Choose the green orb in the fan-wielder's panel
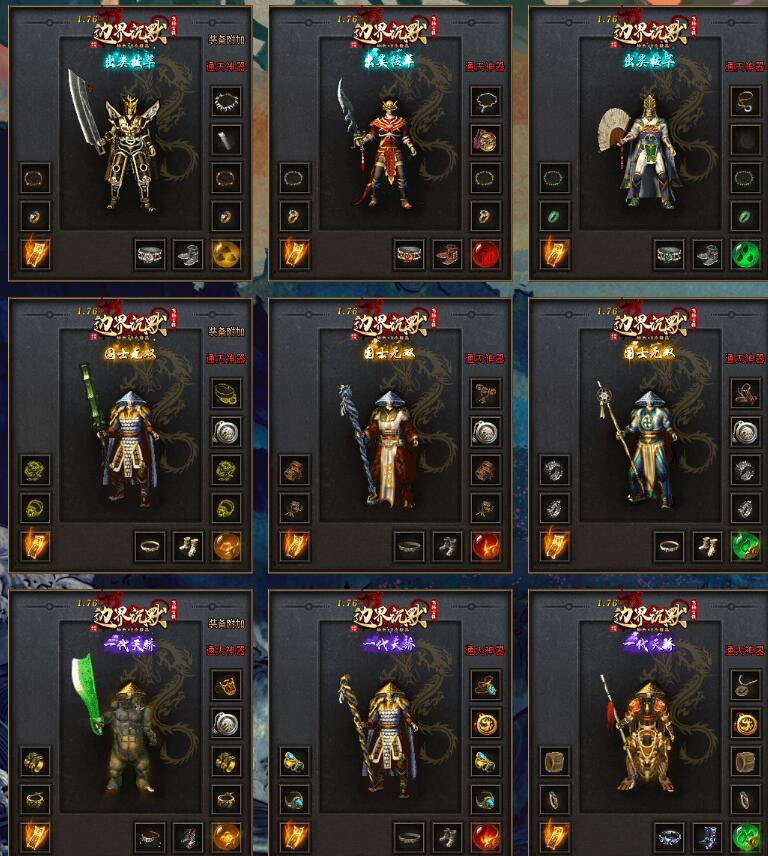Viewport: 768px width, 856px height. pyautogui.click(x=746, y=254)
